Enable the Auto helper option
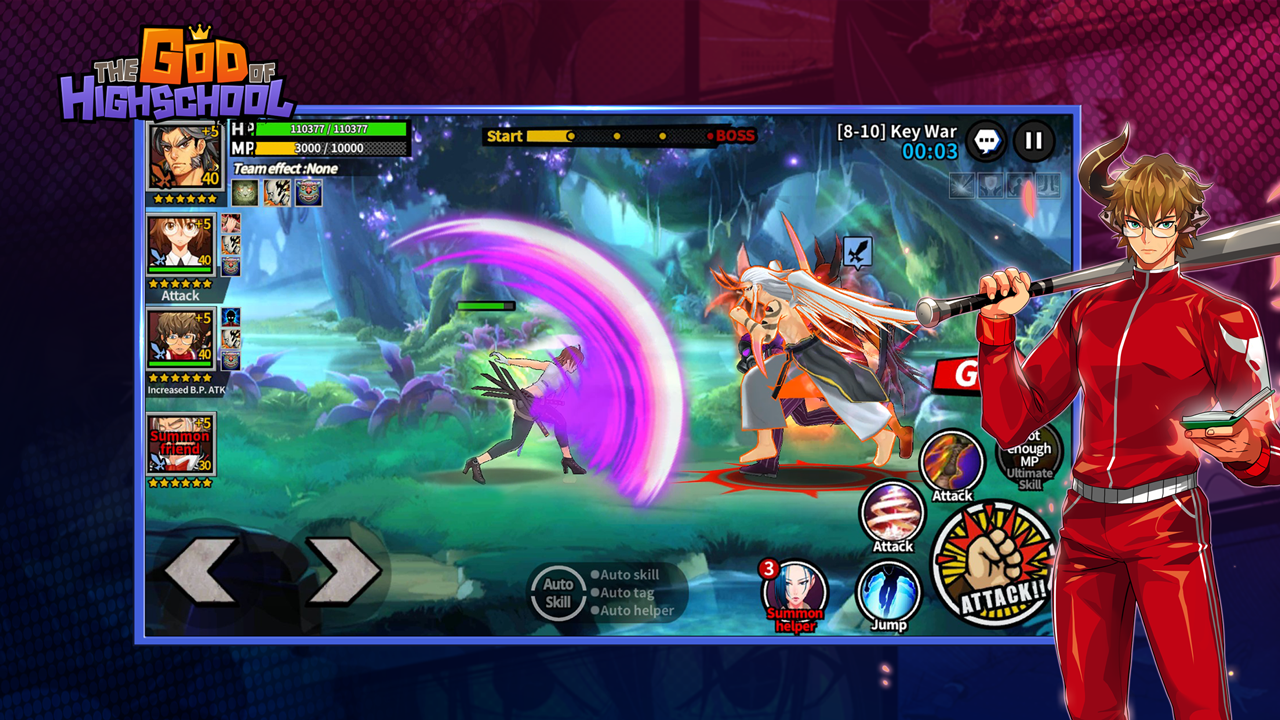Image resolution: width=1280 pixels, height=720 pixels. (x=630, y=609)
